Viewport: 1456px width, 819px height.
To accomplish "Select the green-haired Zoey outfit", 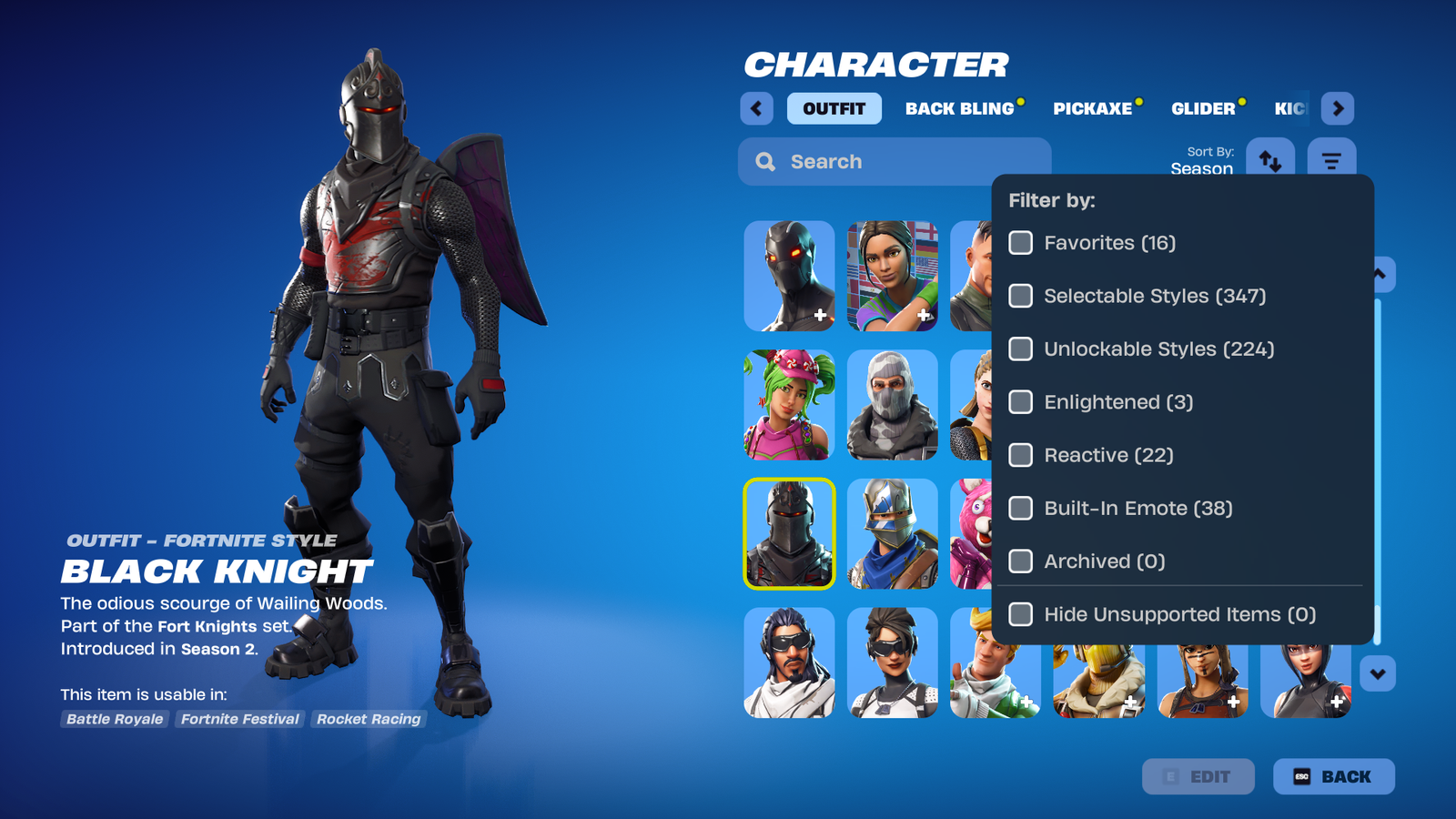I will click(x=788, y=405).
